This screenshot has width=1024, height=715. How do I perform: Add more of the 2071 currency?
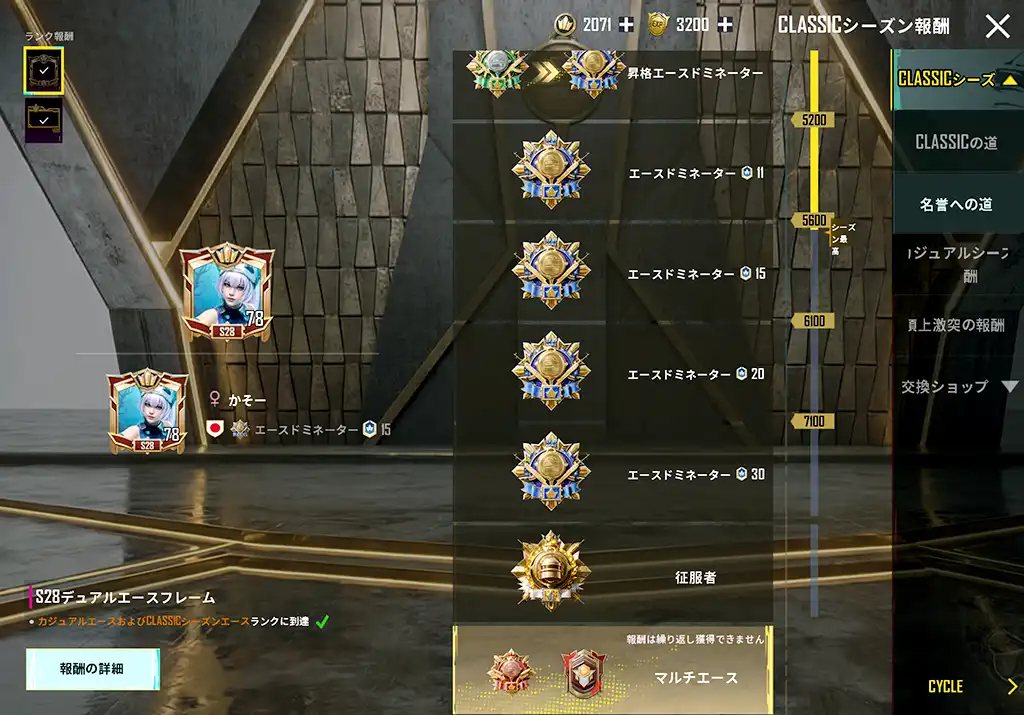626,25
